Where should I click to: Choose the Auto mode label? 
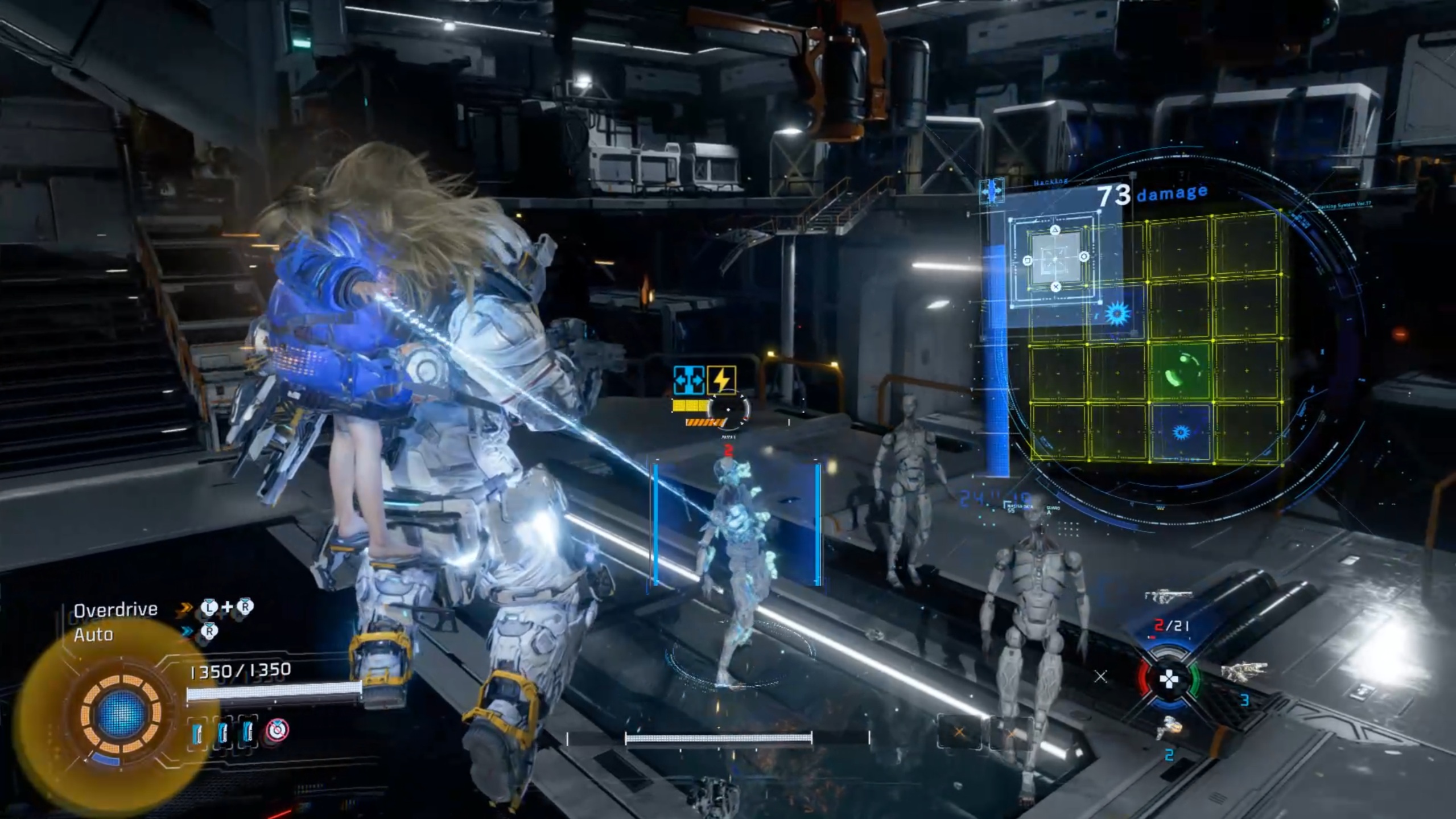(93, 635)
